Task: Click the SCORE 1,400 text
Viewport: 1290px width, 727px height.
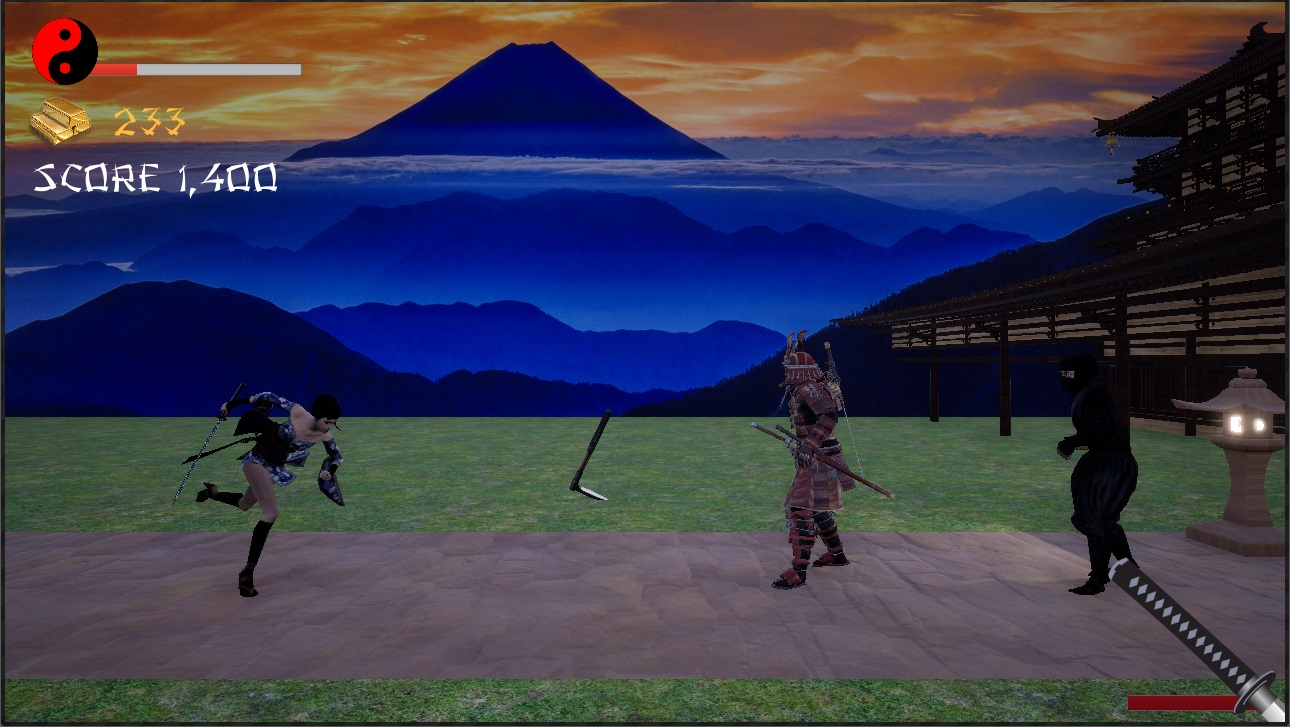Action: [x=155, y=180]
